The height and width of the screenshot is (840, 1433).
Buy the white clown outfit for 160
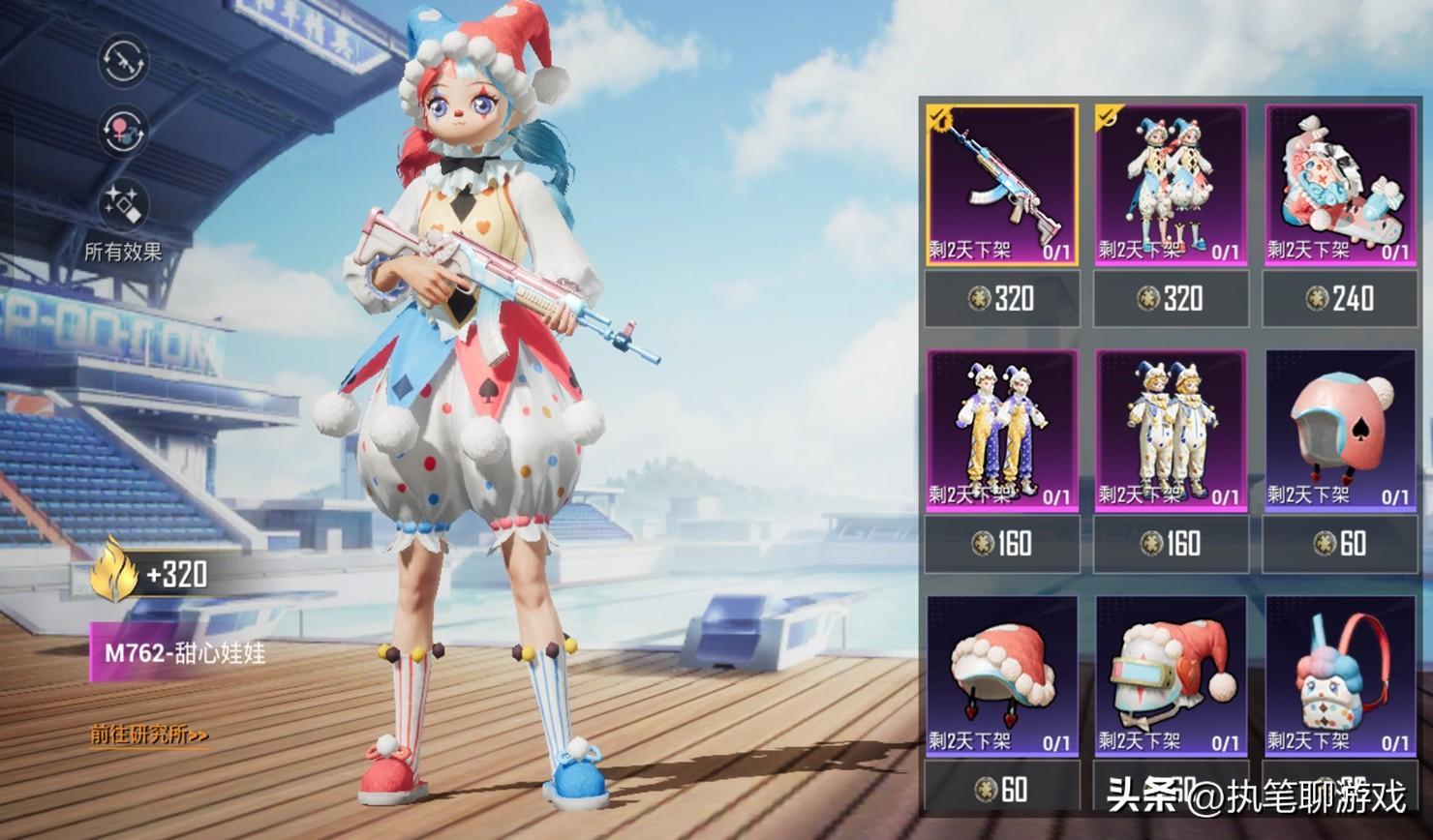[1171, 544]
